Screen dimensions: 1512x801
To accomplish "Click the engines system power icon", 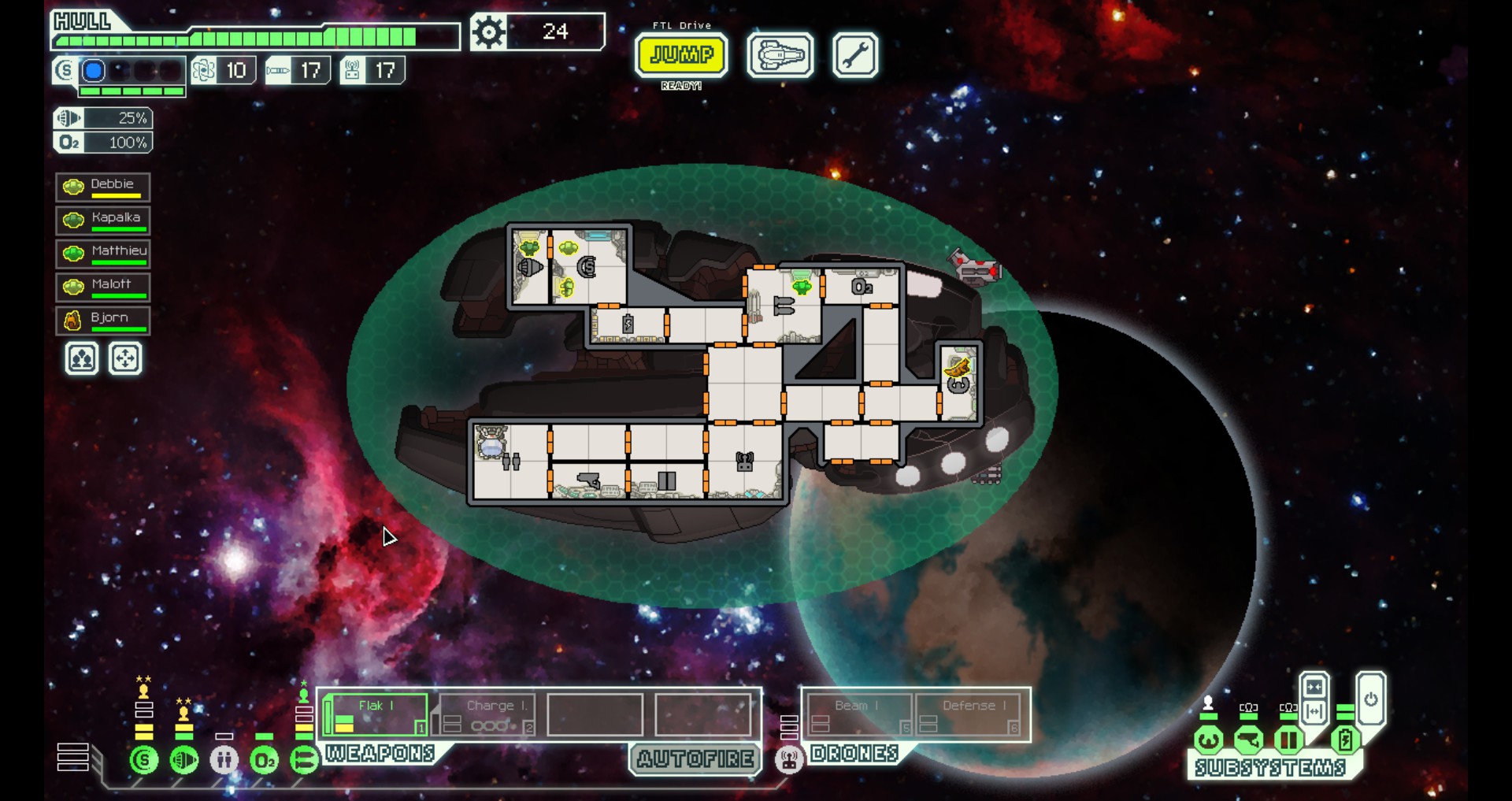I will tap(184, 760).
